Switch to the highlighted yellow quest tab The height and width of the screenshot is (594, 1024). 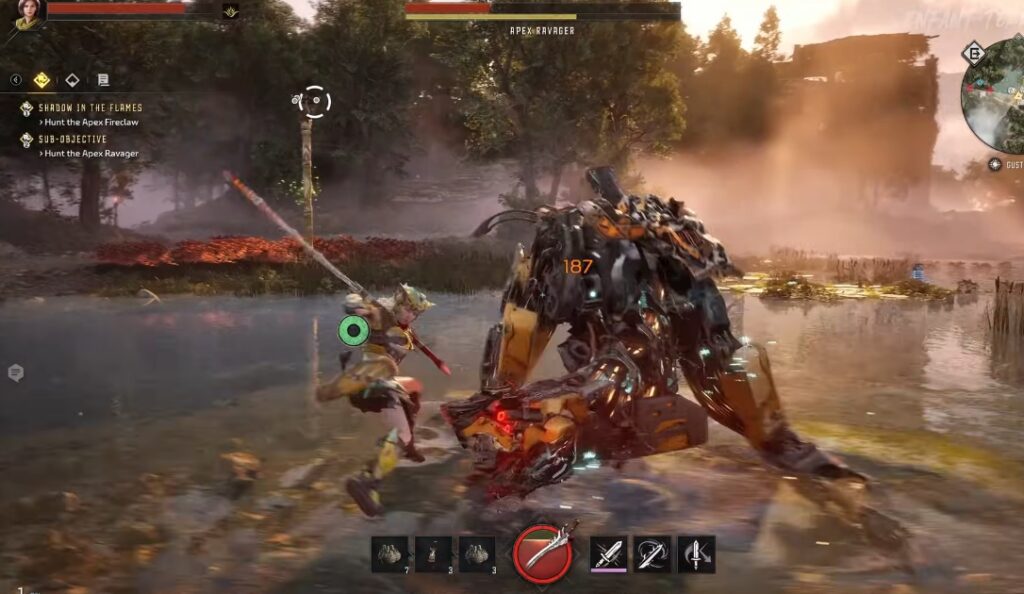[x=42, y=80]
